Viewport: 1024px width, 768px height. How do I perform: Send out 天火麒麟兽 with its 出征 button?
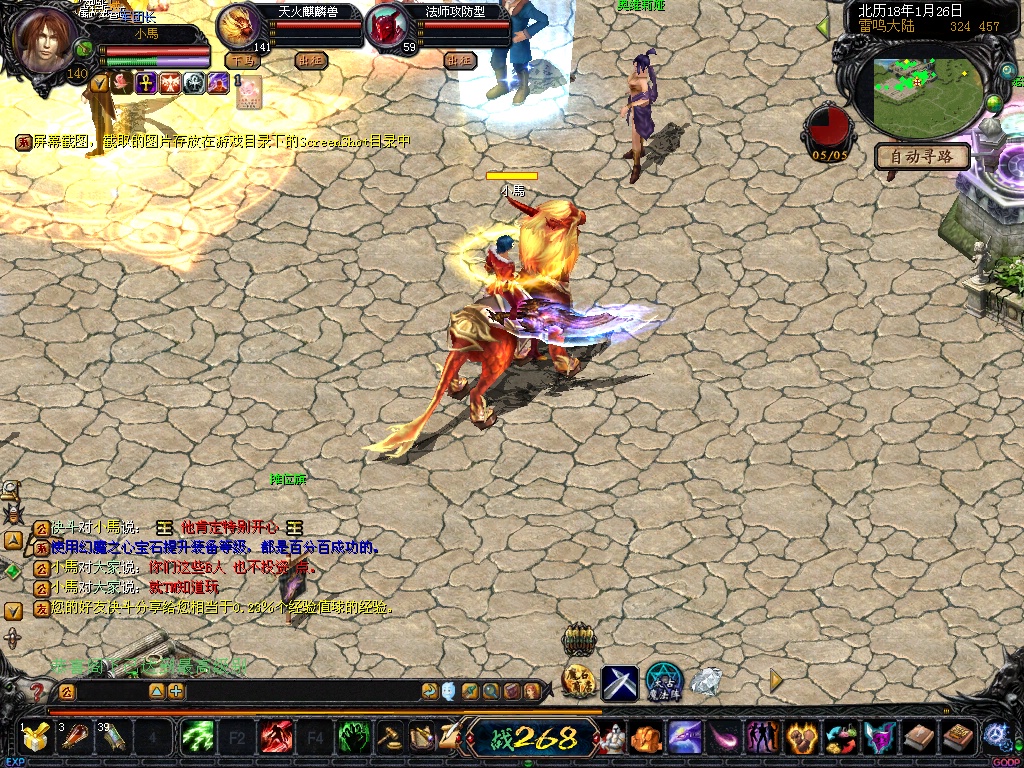pos(311,60)
